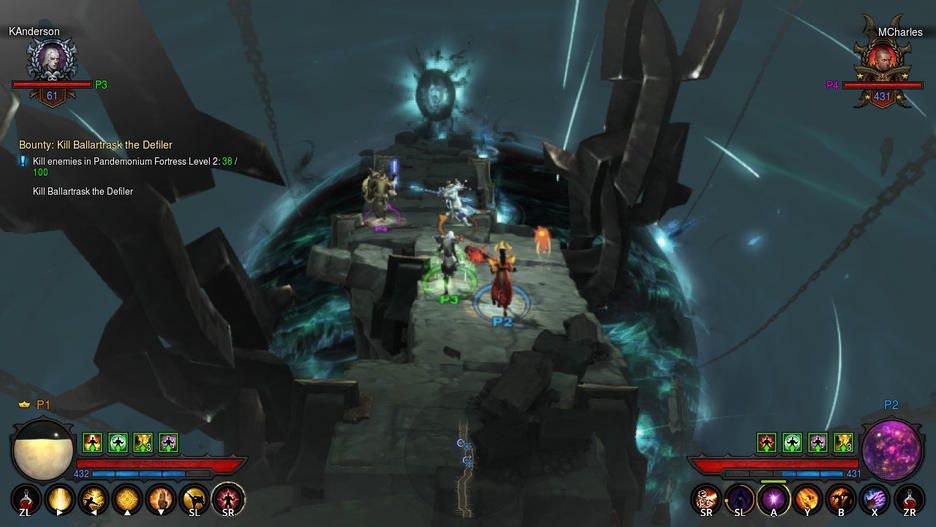Use P2's red health potion

point(910,498)
